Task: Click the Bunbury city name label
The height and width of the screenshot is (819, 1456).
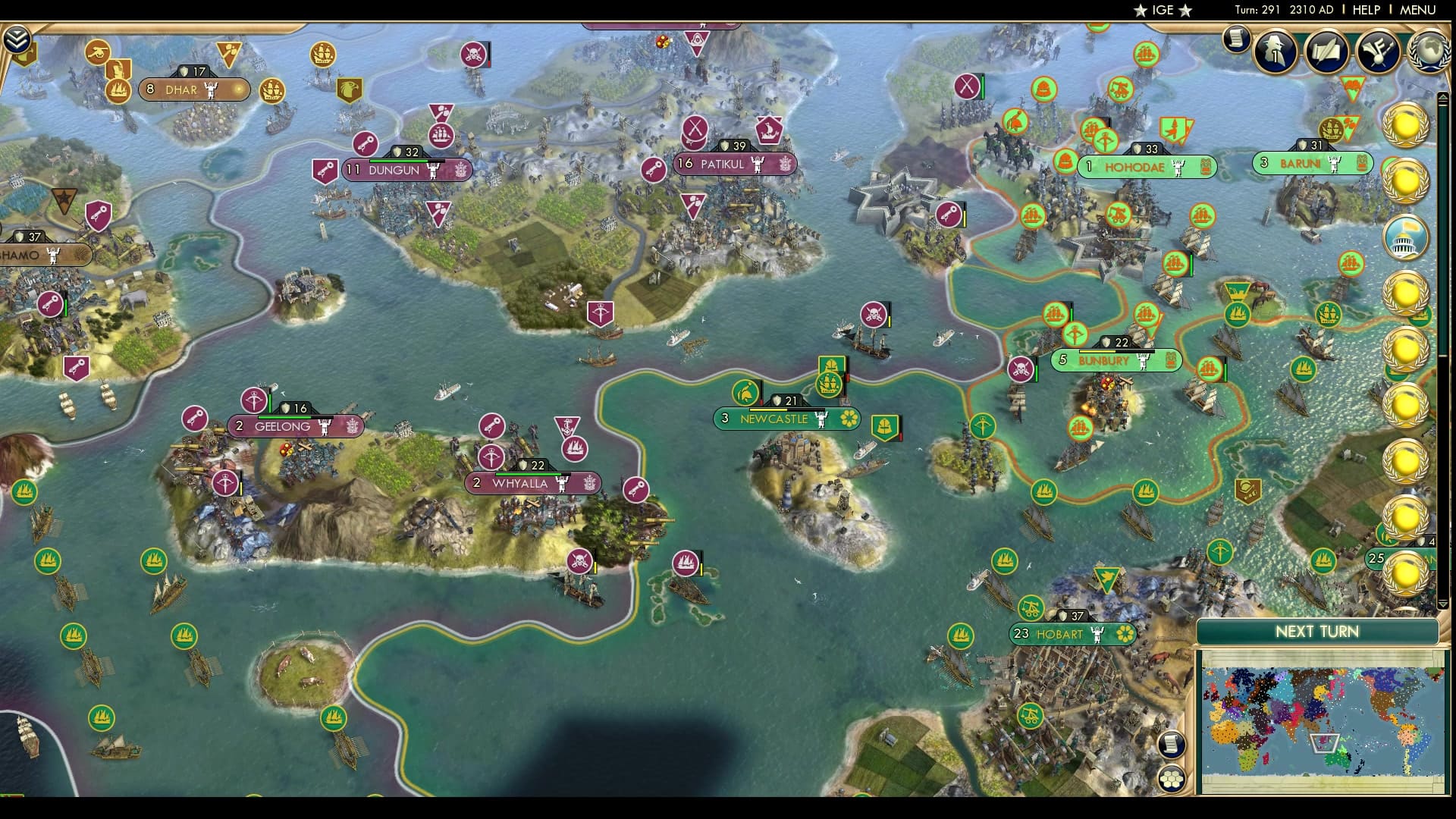Action: [x=1104, y=362]
